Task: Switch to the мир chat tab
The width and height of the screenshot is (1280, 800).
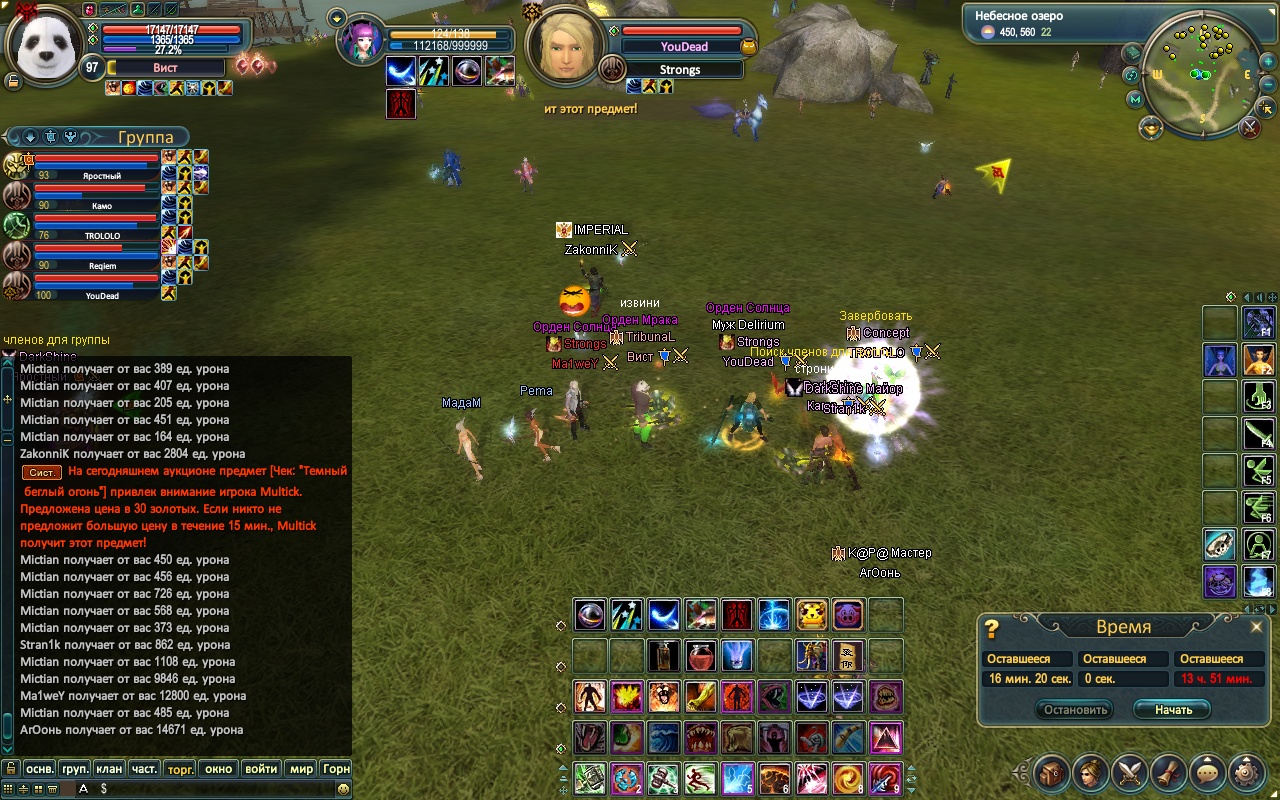Action: coord(301,769)
